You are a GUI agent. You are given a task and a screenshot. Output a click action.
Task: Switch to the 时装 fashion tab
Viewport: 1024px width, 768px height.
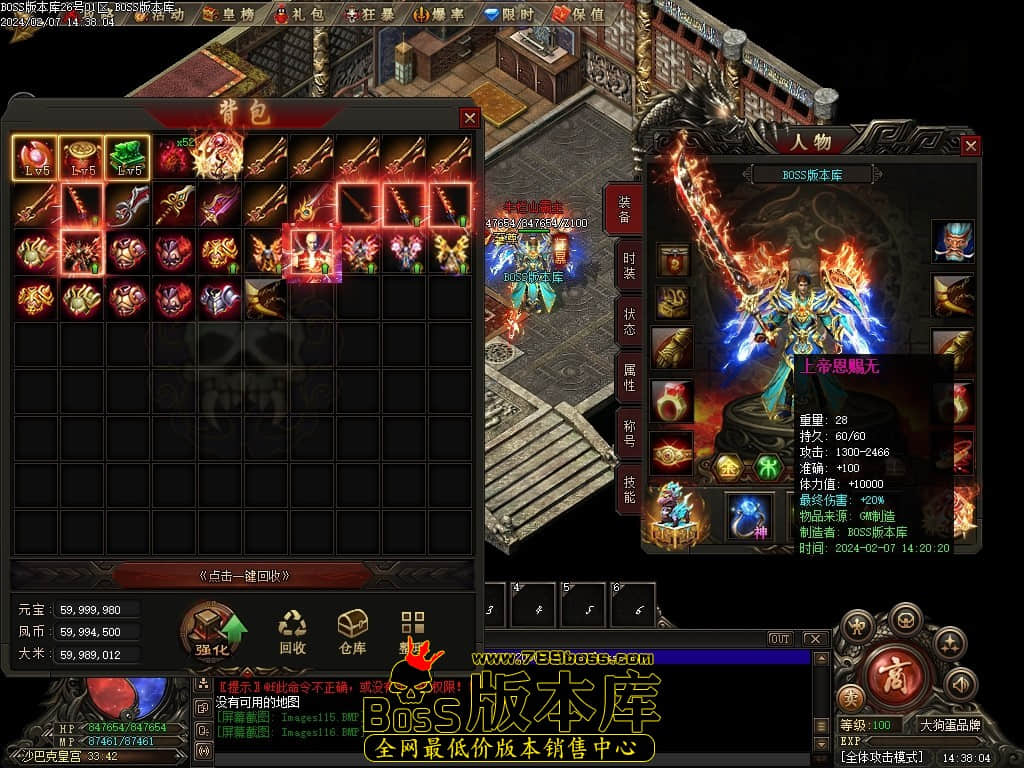pos(627,264)
